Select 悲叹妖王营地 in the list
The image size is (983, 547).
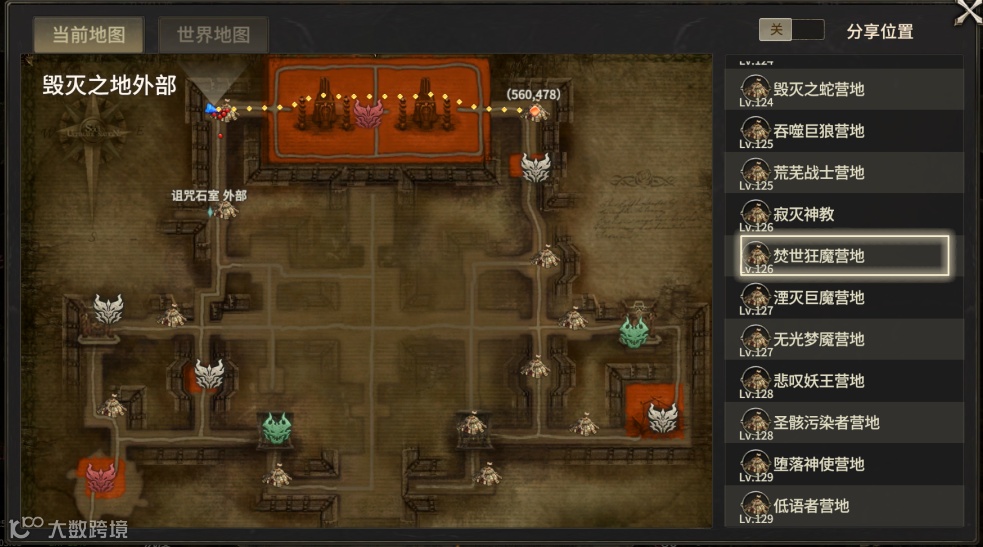844,381
